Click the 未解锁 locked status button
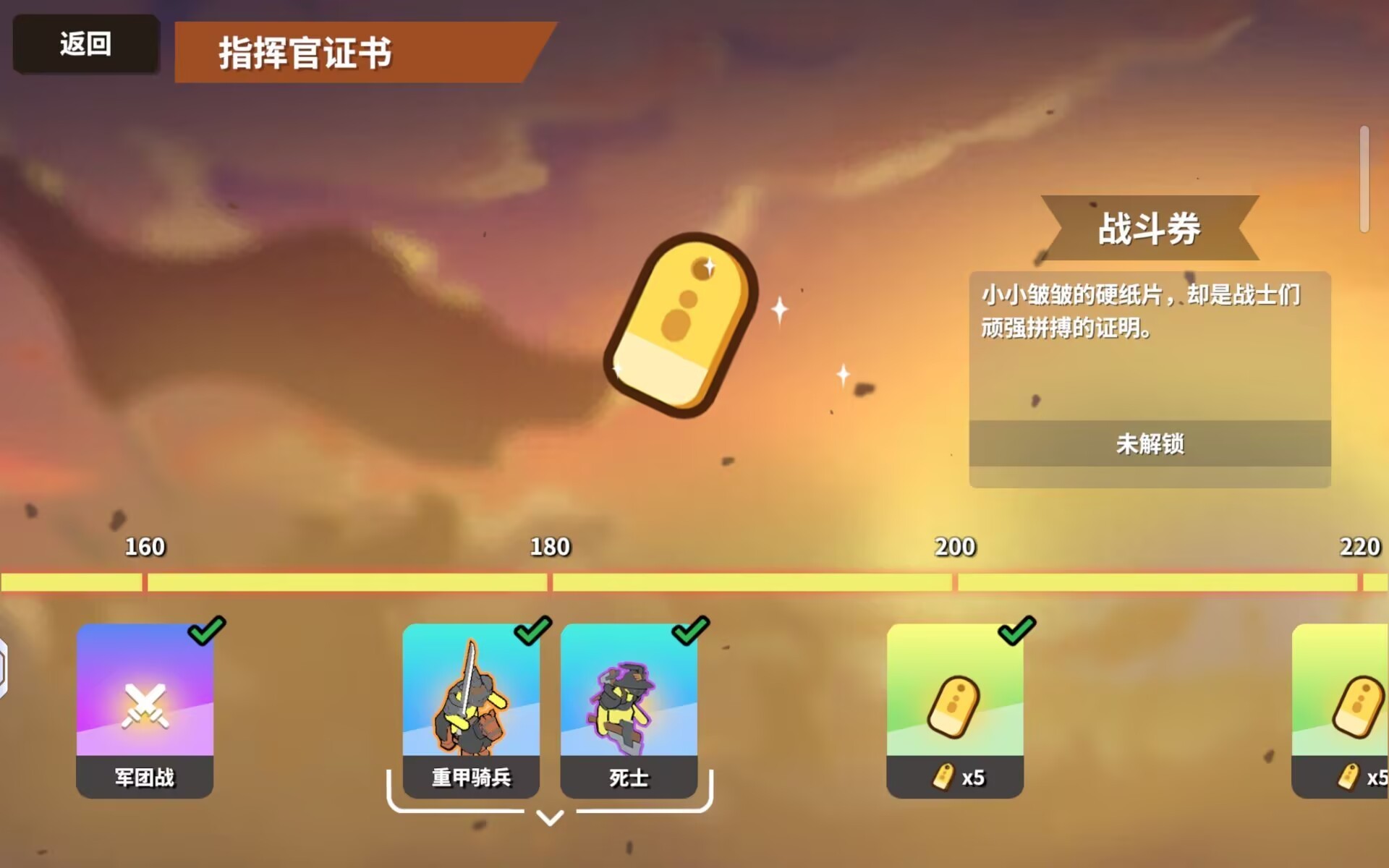The image size is (1389, 868). tap(1149, 446)
